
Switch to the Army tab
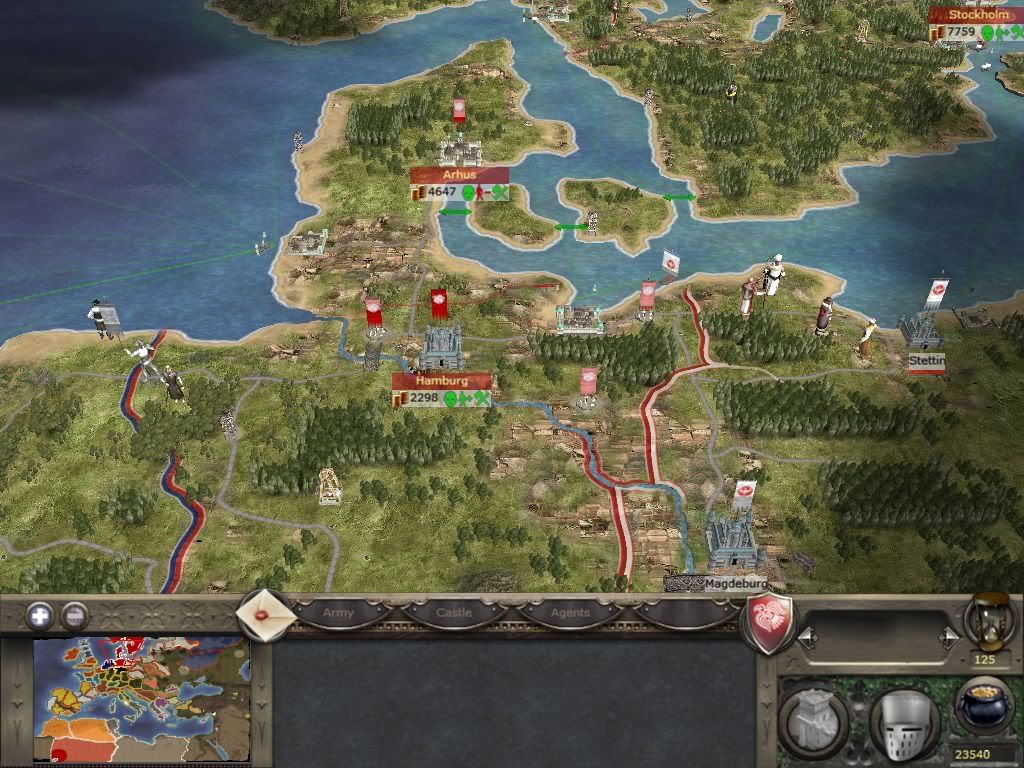[x=338, y=612]
